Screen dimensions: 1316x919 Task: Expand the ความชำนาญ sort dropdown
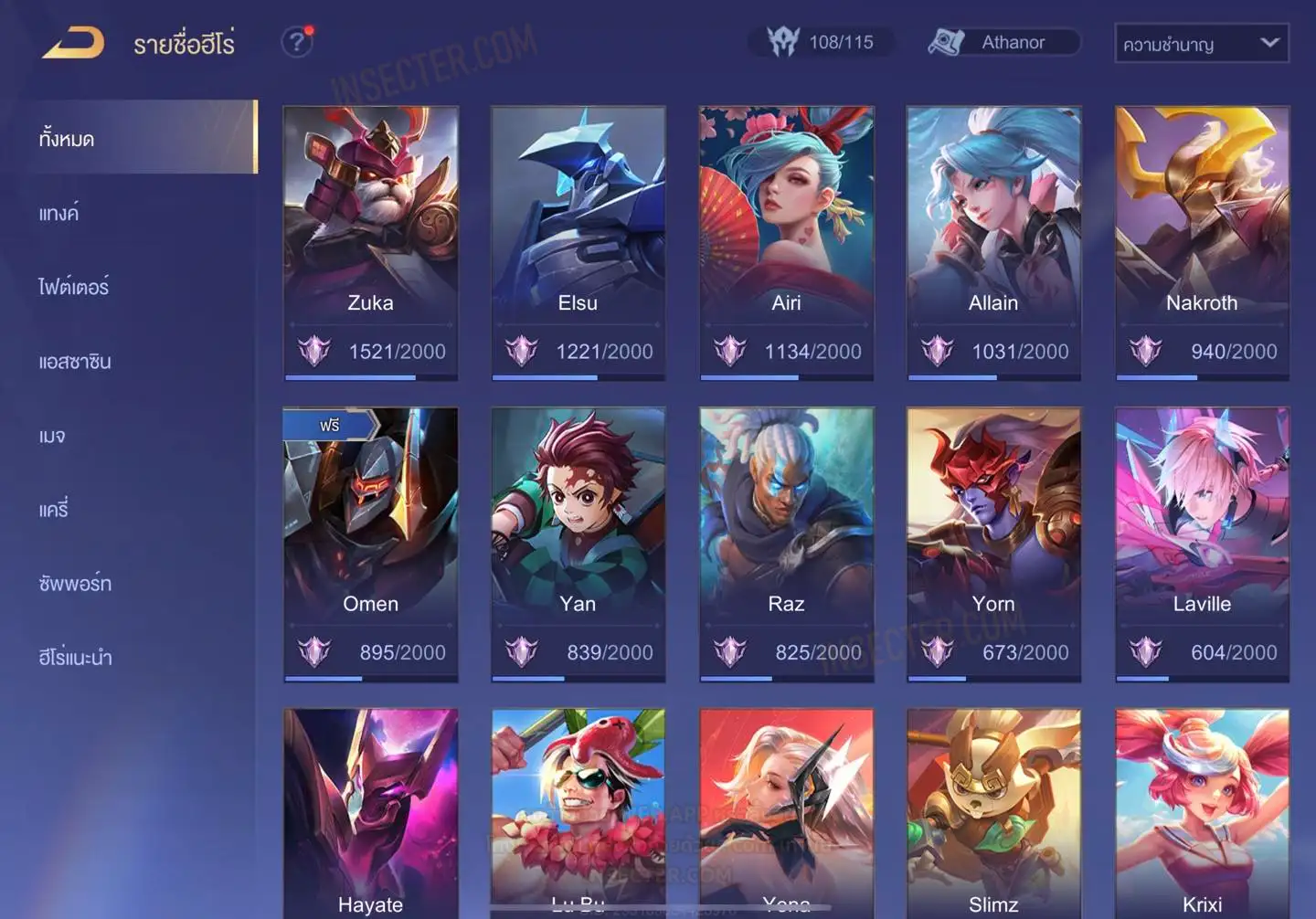[1201, 44]
